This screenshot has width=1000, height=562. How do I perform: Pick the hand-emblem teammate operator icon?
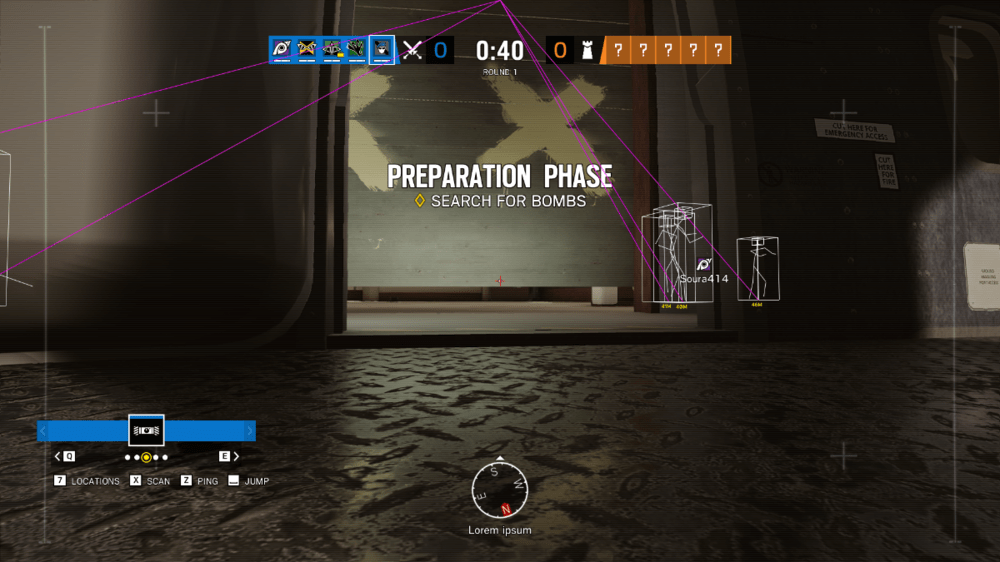(356, 49)
